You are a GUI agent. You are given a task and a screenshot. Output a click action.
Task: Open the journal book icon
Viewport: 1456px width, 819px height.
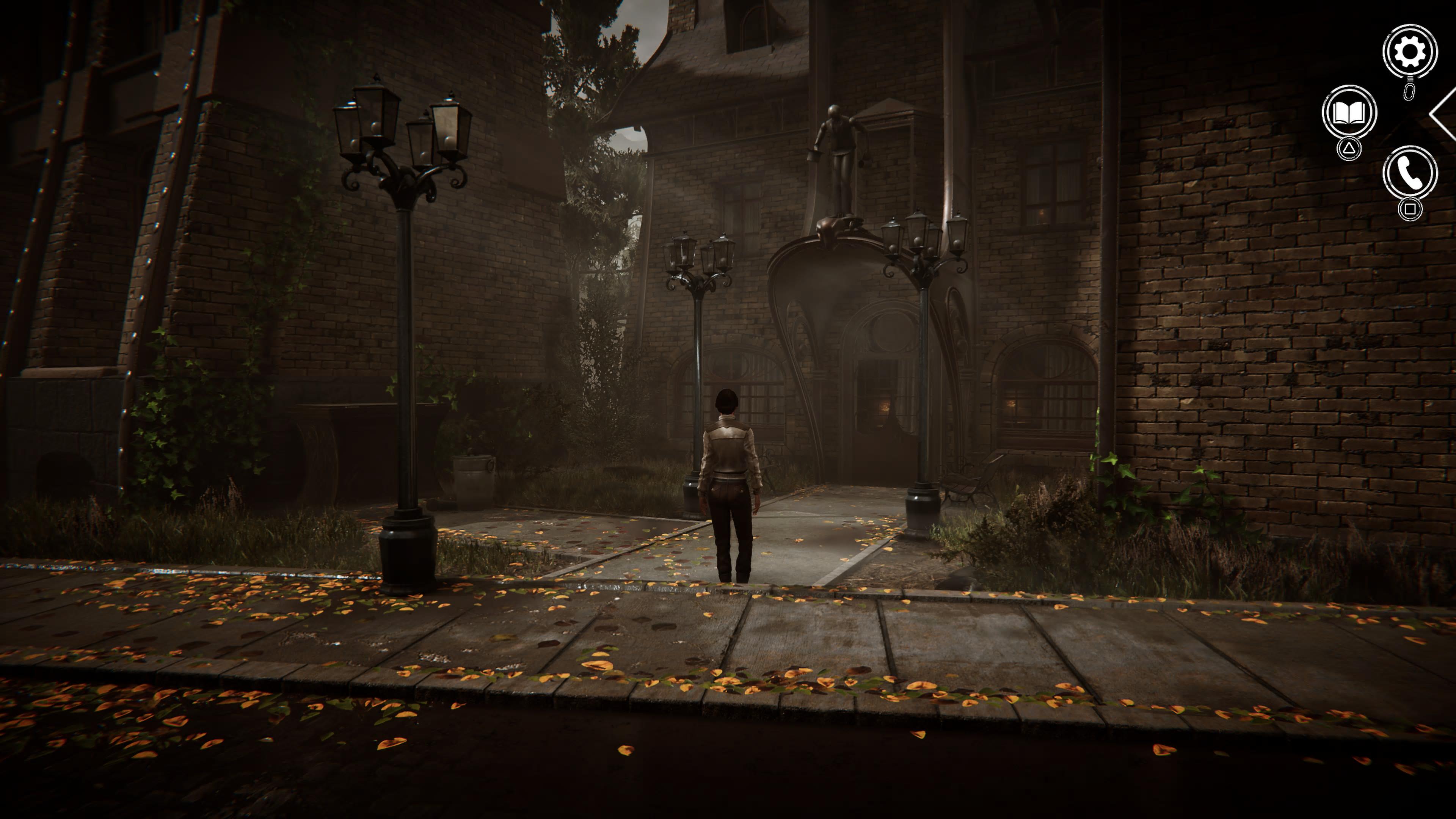[1349, 113]
